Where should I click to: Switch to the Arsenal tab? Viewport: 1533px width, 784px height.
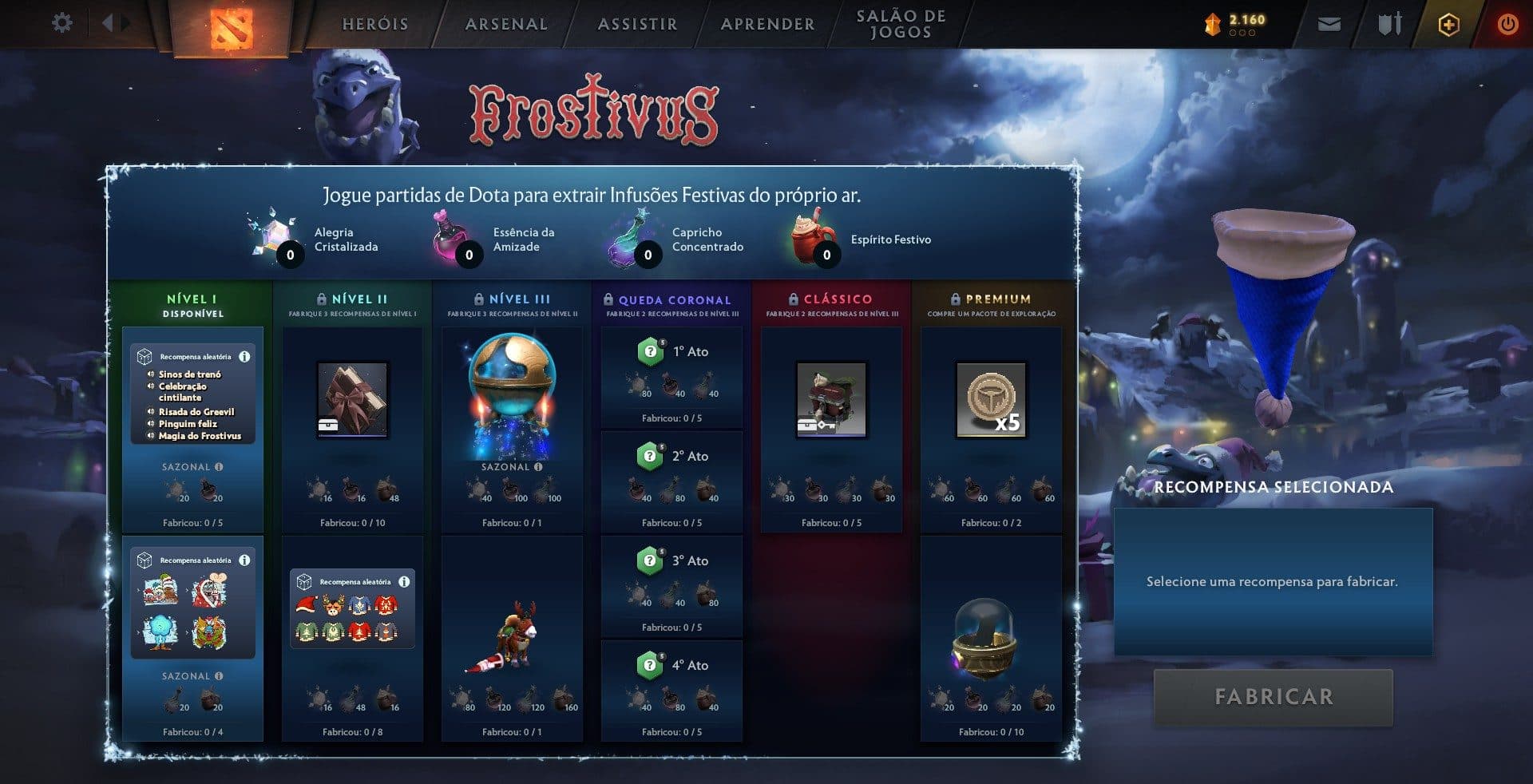point(505,24)
